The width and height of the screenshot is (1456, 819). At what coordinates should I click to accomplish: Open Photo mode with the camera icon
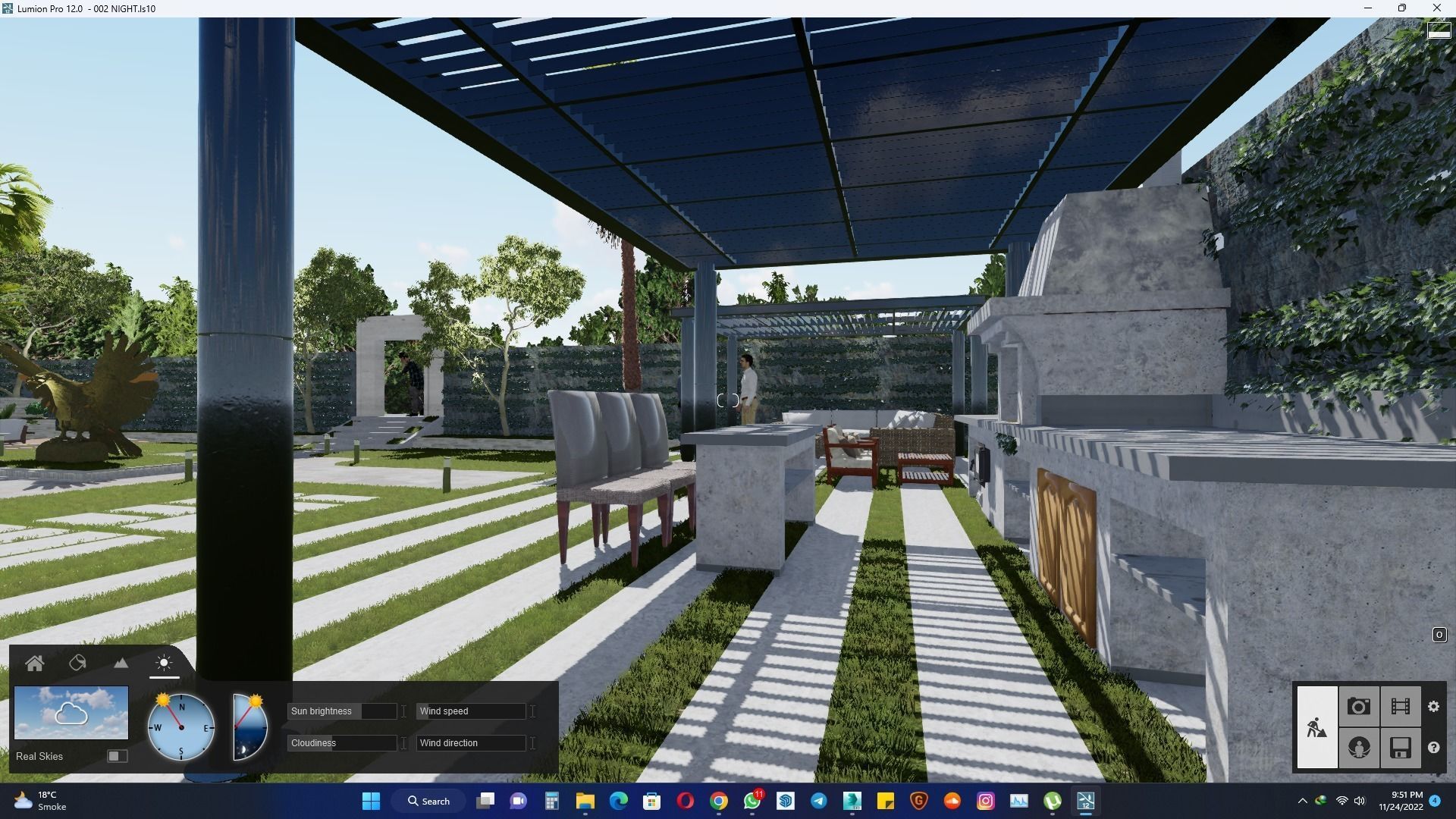pos(1359,706)
